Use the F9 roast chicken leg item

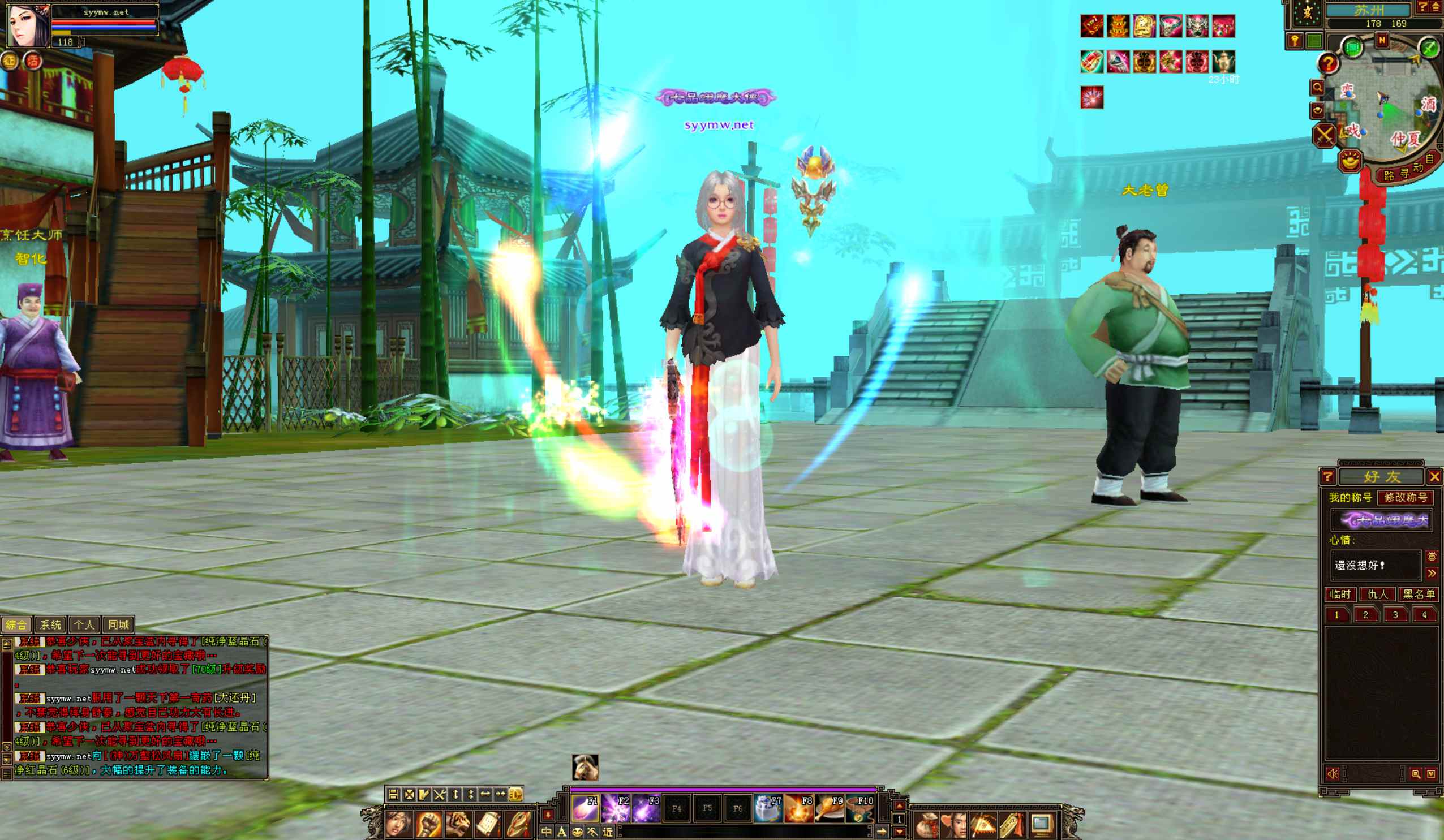click(x=828, y=808)
